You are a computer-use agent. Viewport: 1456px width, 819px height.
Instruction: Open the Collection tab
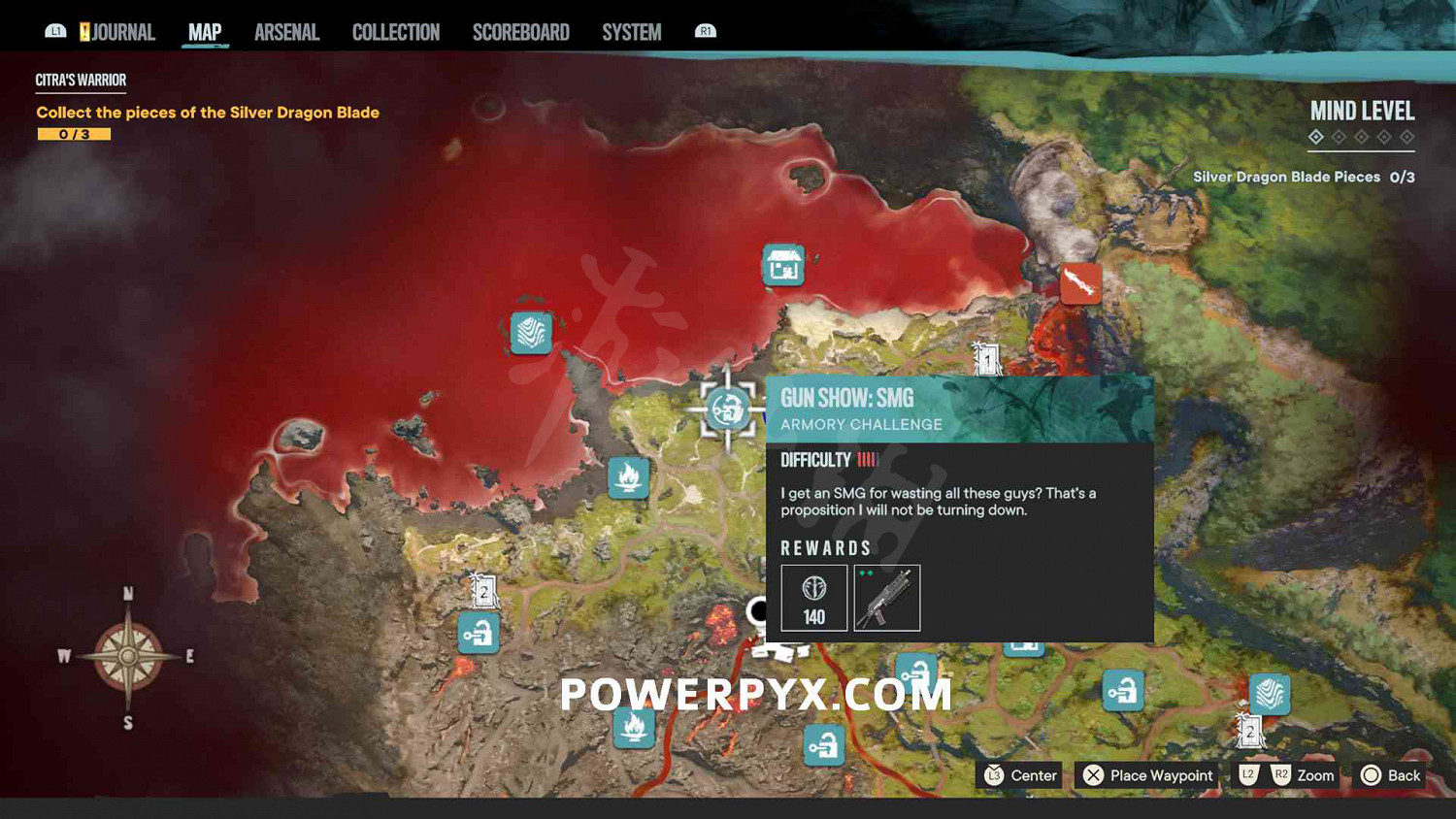(x=395, y=31)
